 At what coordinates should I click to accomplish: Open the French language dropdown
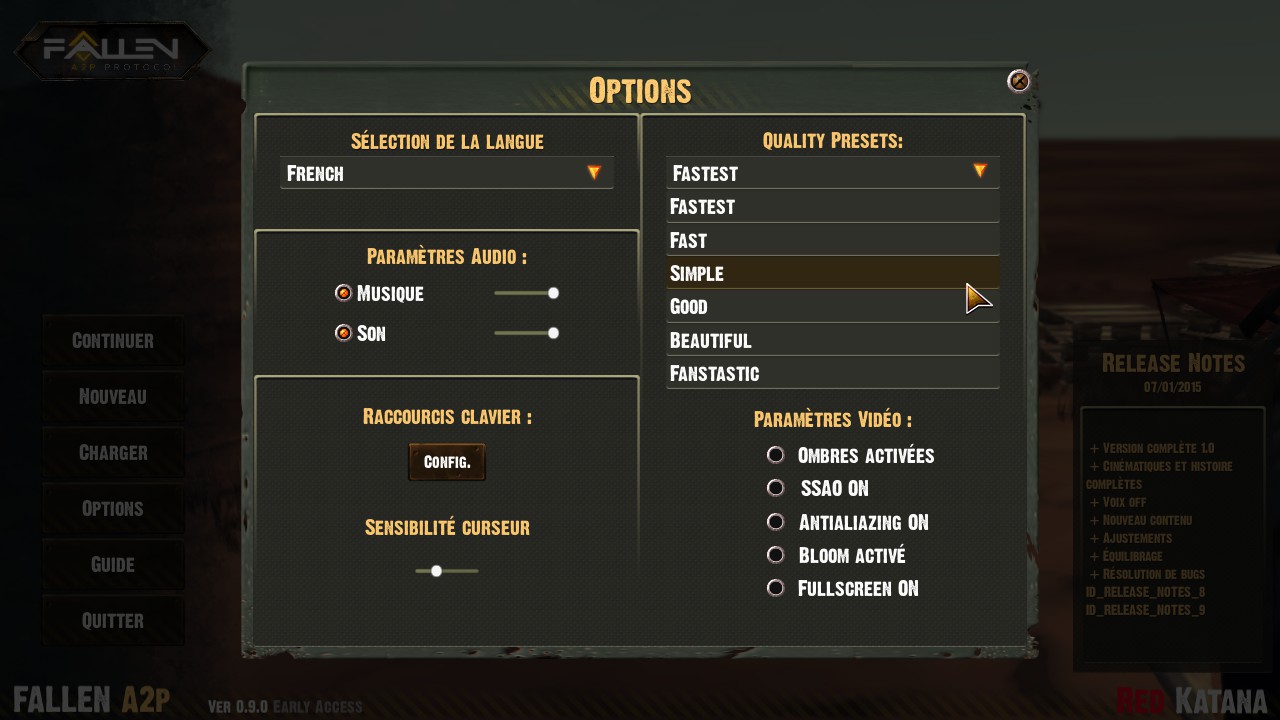click(x=447, y=173)
